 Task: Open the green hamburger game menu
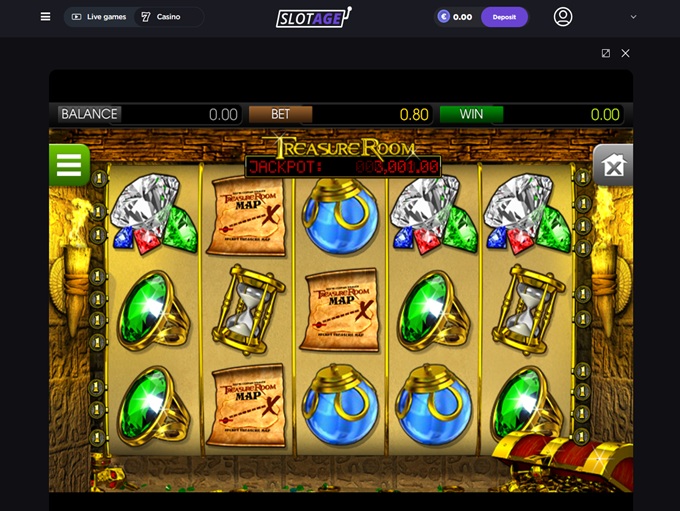pyautogui.click(x=69, y=165)
